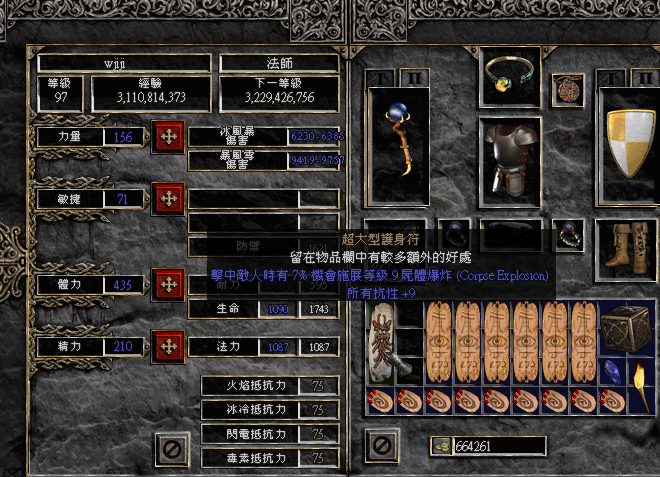Click the gold coins button

tap(439, 445)
